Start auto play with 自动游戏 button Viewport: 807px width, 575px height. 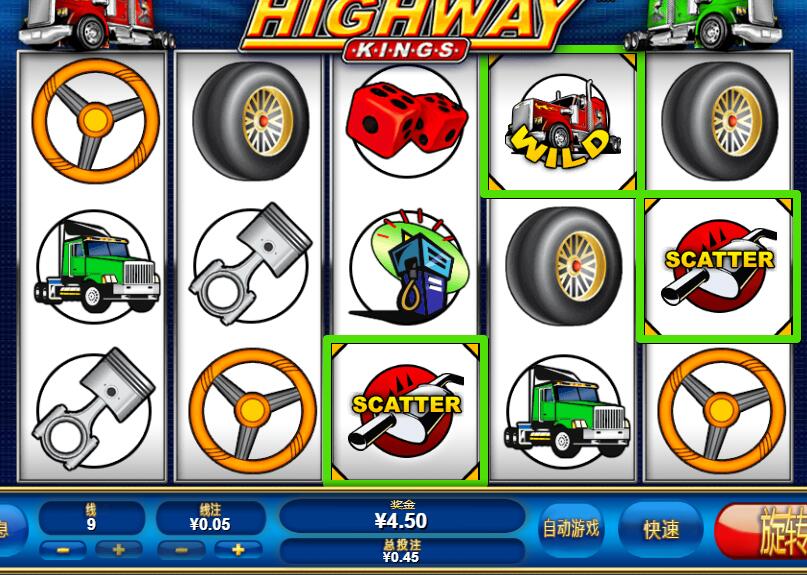pos(571,529)
